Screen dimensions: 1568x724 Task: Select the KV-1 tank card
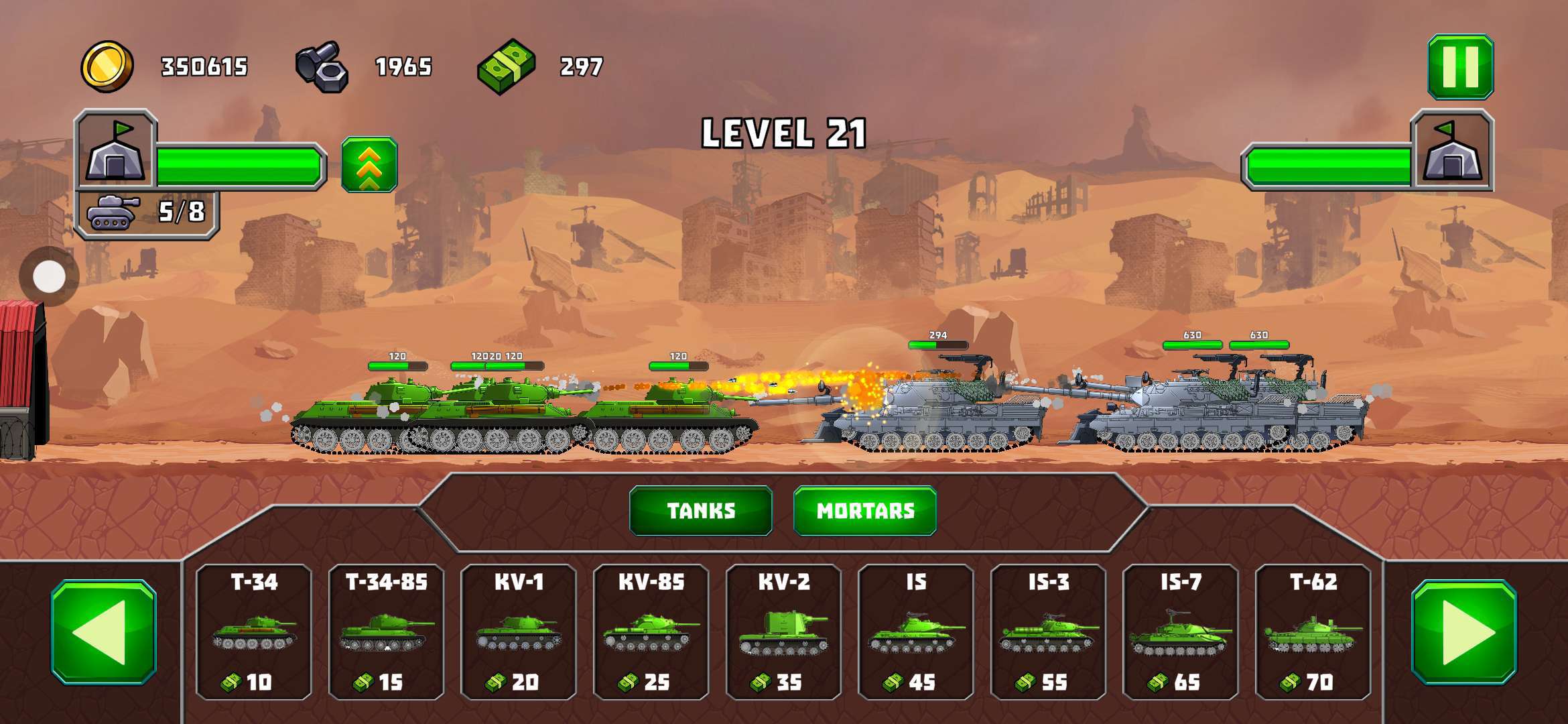click(519, 631)
